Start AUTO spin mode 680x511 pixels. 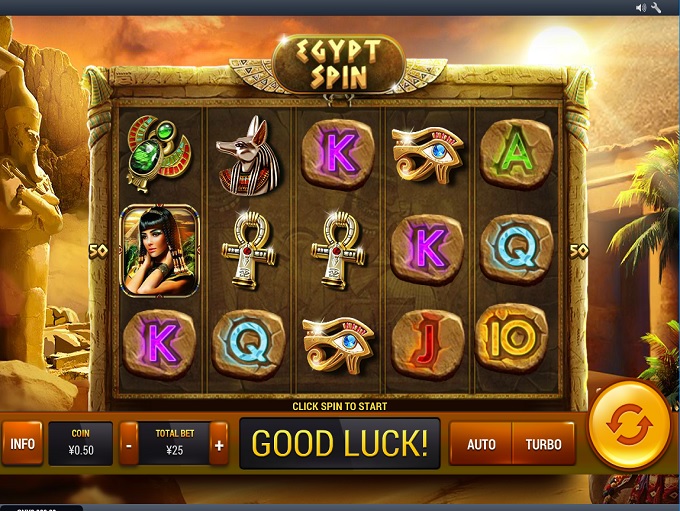[x=481, y=444]
